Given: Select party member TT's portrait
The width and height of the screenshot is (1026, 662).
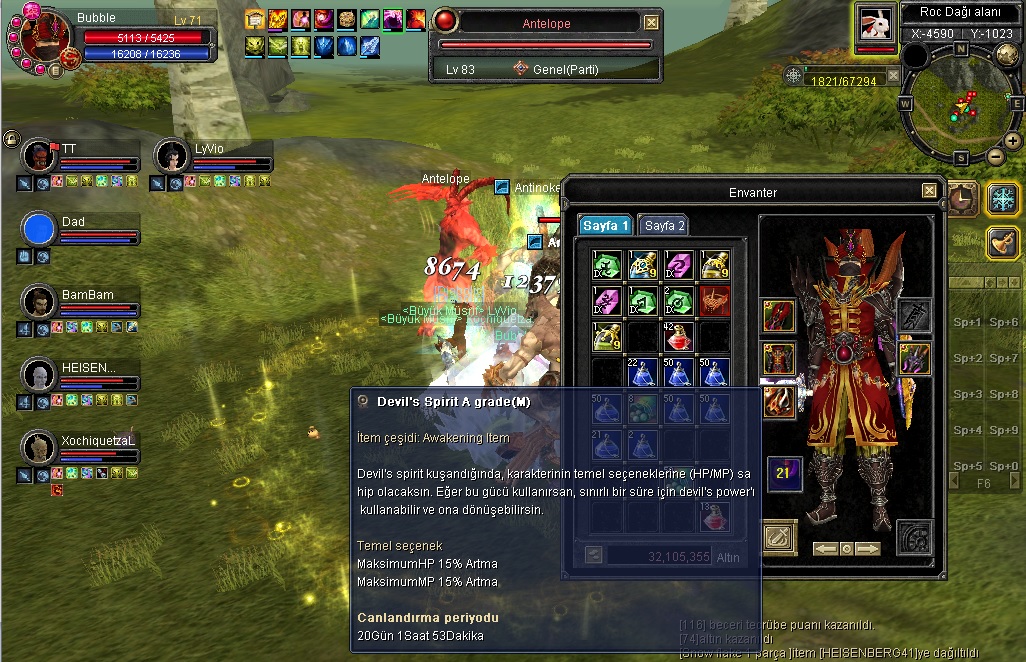Looking at the screenshot, I should [x=39, y=156].
